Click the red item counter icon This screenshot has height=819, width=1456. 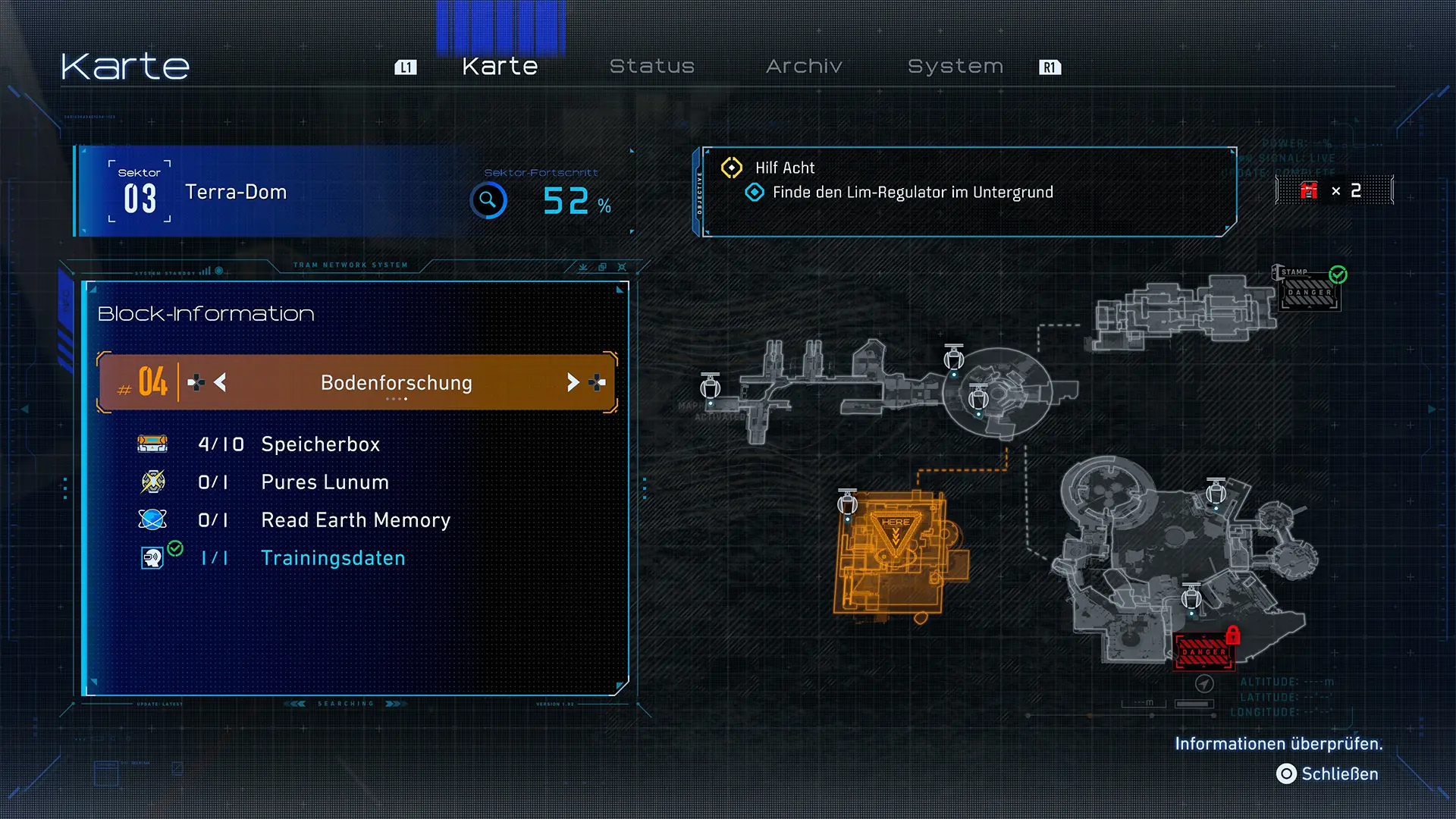(x=1309, y=190)
